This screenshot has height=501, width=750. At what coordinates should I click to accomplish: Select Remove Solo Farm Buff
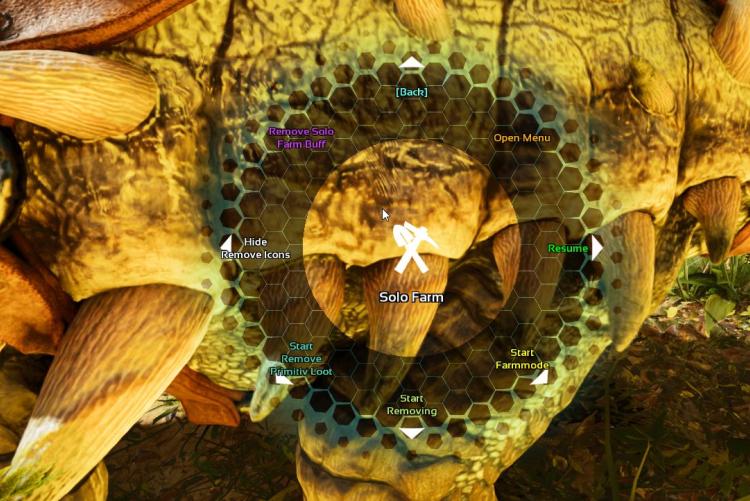pyautogui.click(x=301, y=137)
